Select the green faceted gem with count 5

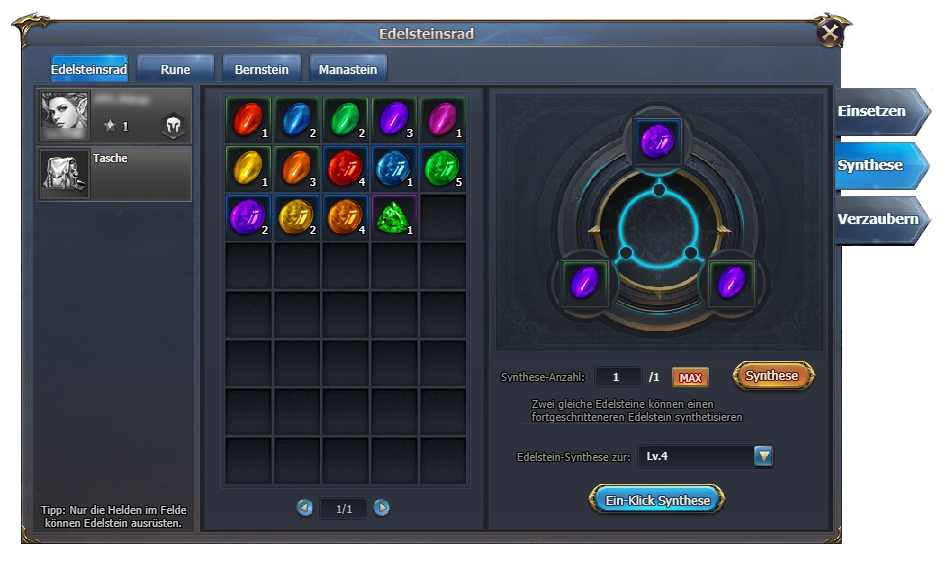[443, 168]
